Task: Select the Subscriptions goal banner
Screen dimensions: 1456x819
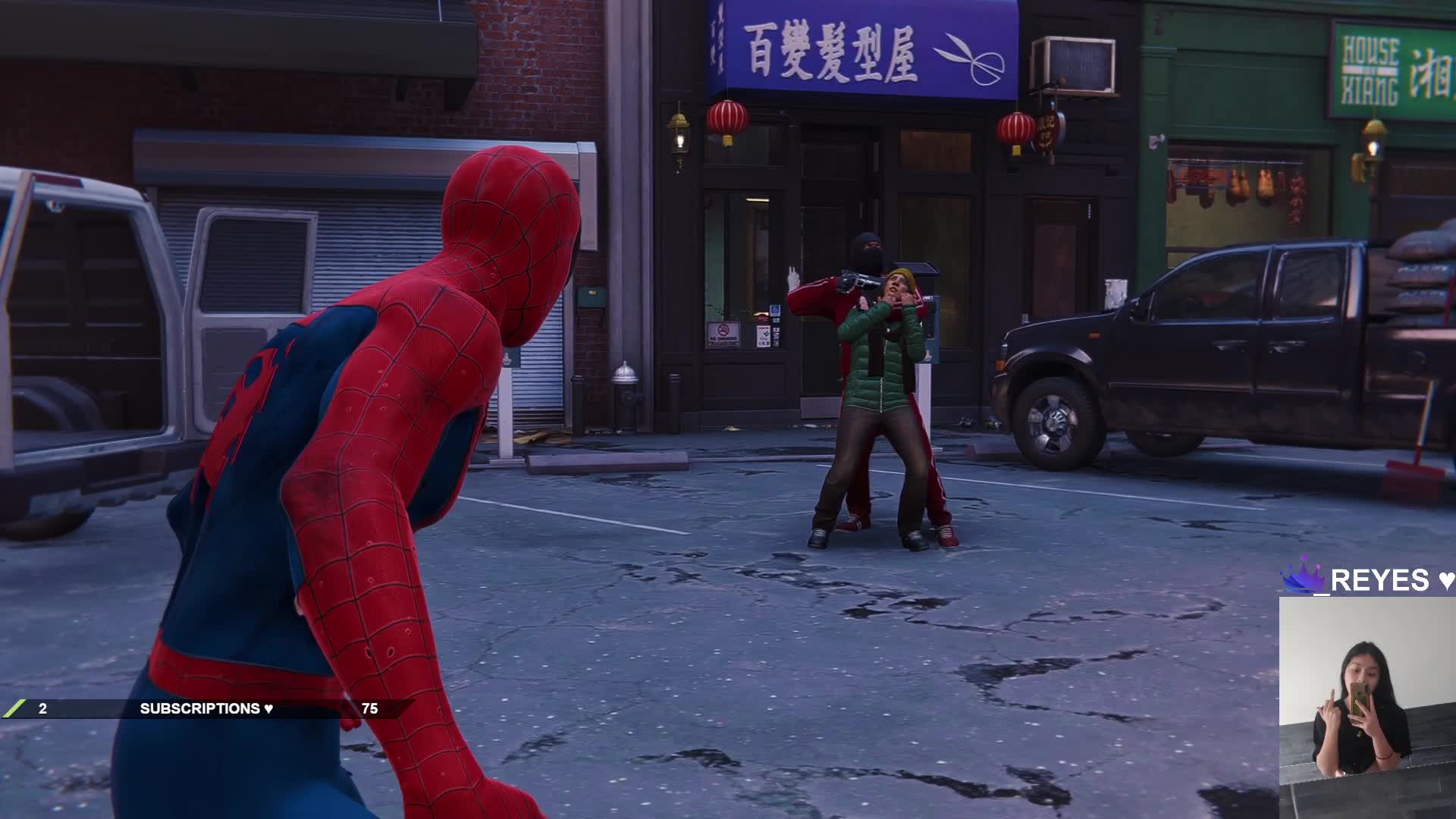Action: tap(206, 708)
